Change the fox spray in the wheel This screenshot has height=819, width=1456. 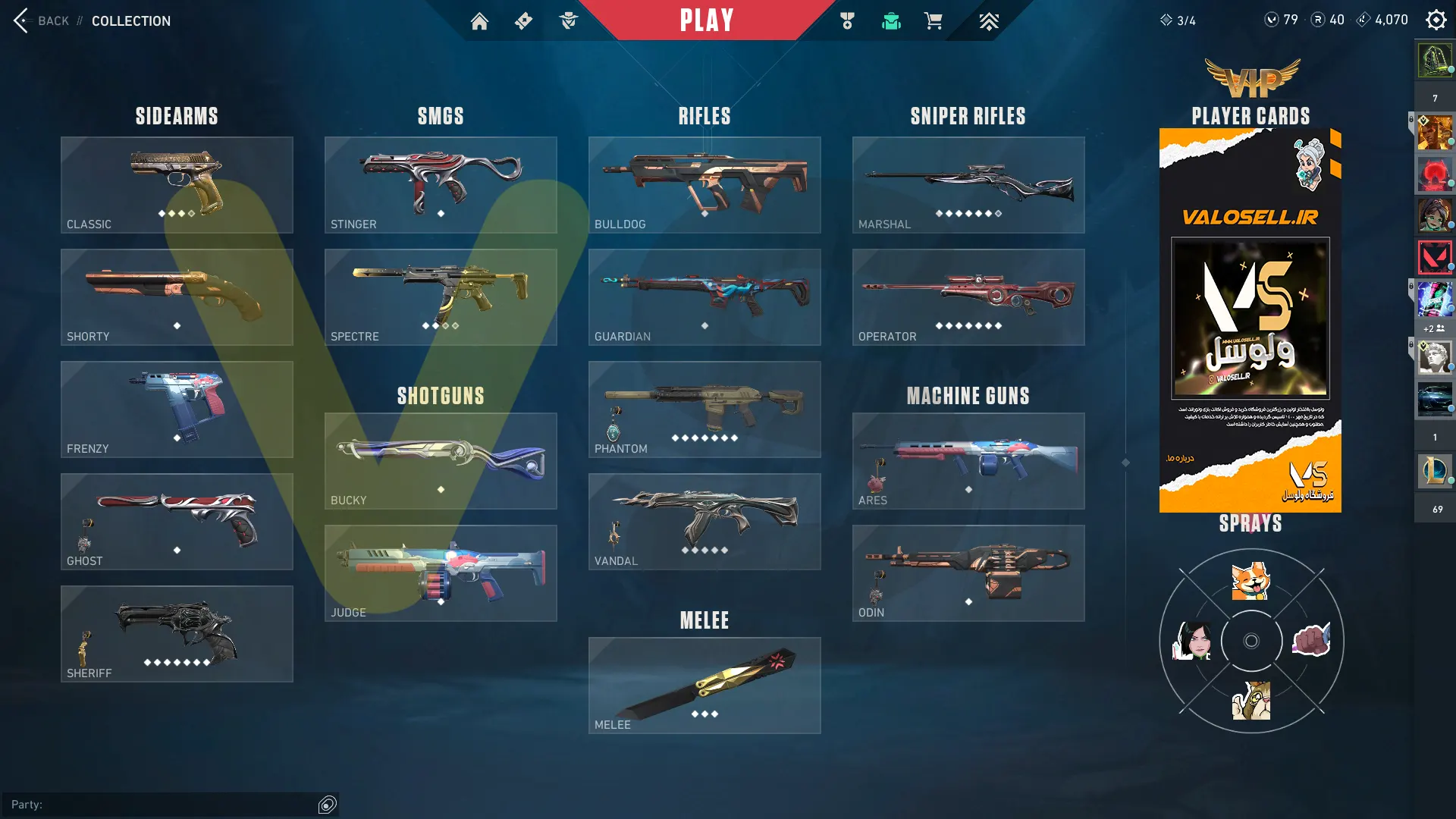1250,581
